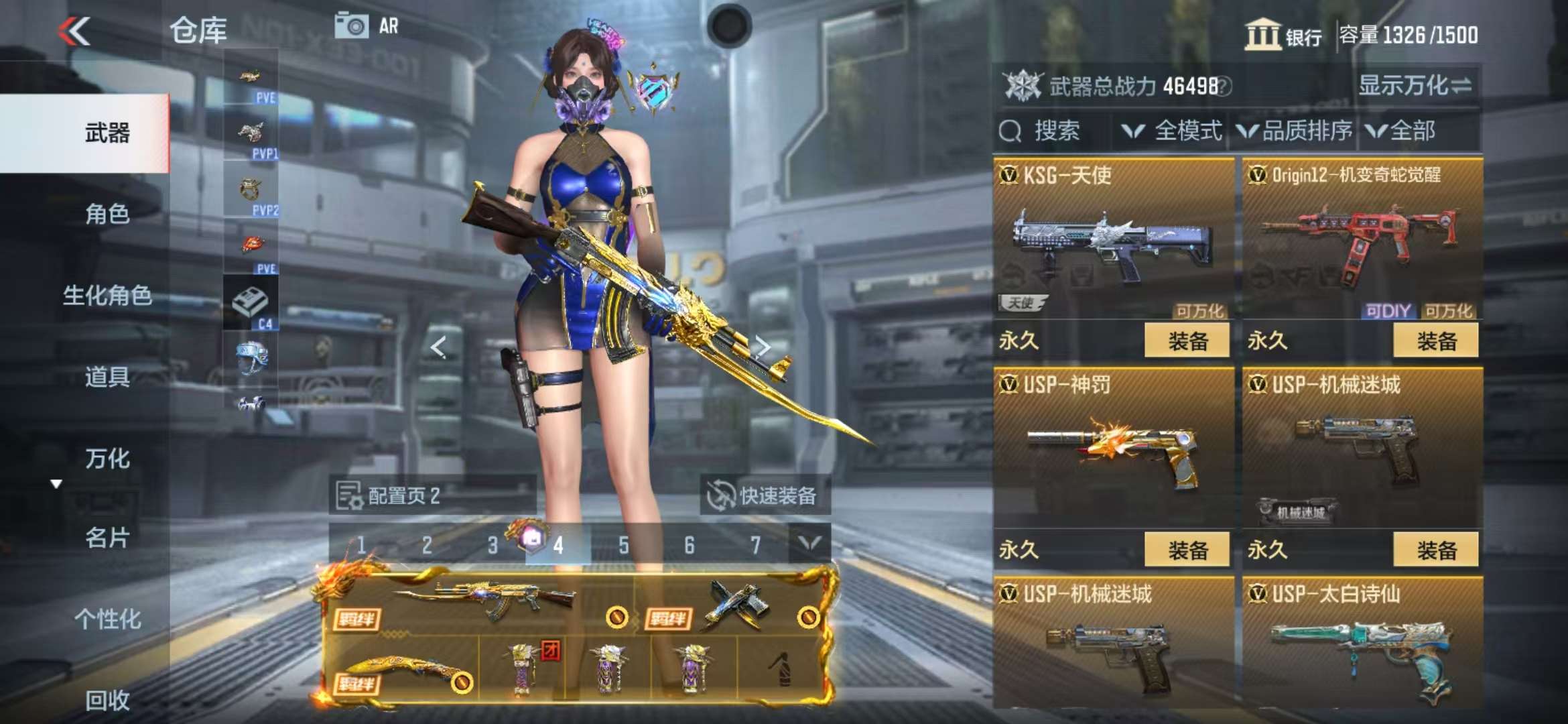The height and width of the screenshot is (724, 1568).
Task: Equip the Origin12-机变奇蛇觉醒 weapon
Action: (1435, 341)
